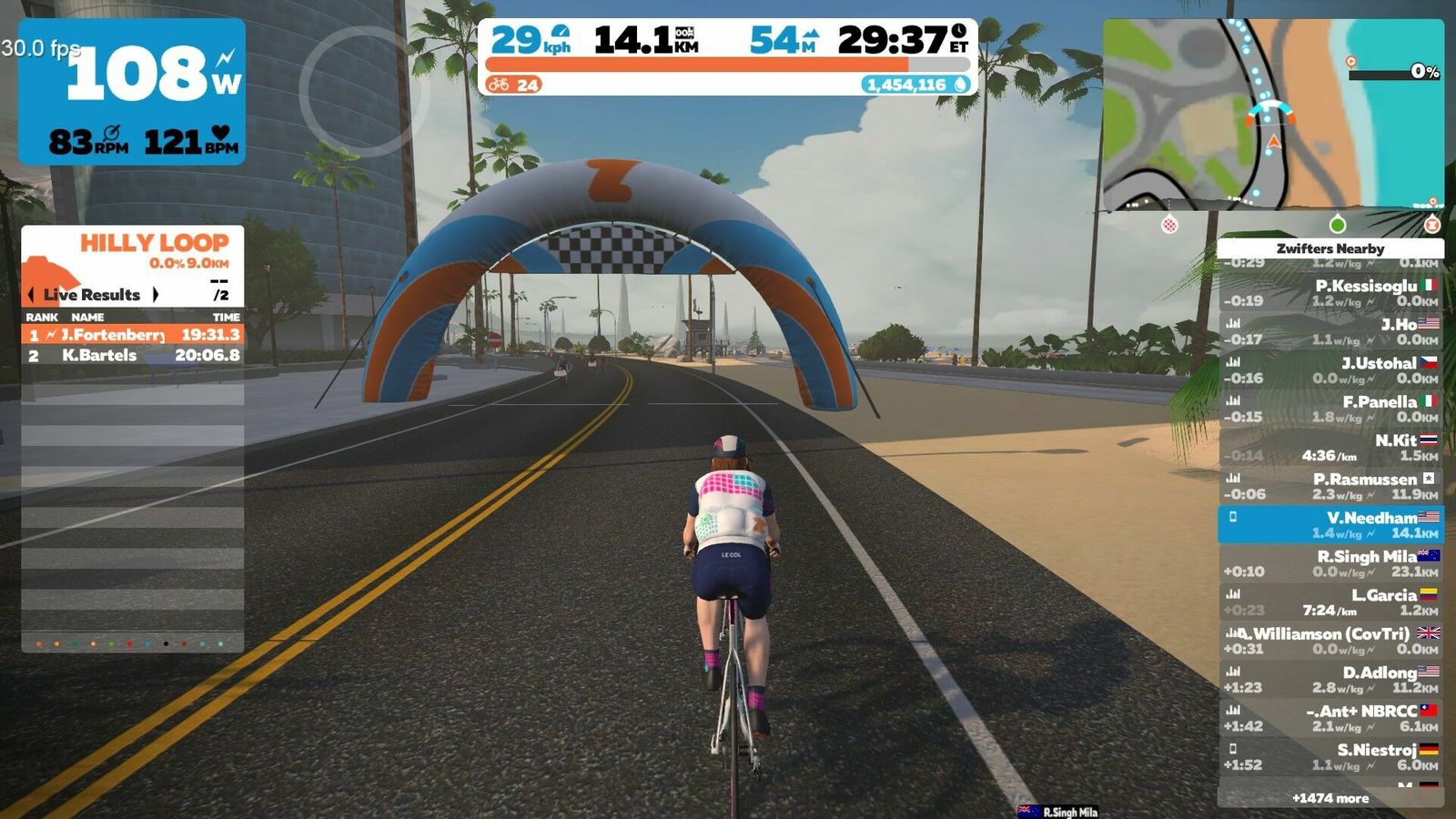Select L.Garcia from nearby riders
The width and height of the screenshot is (1456, 819).
1330,602
